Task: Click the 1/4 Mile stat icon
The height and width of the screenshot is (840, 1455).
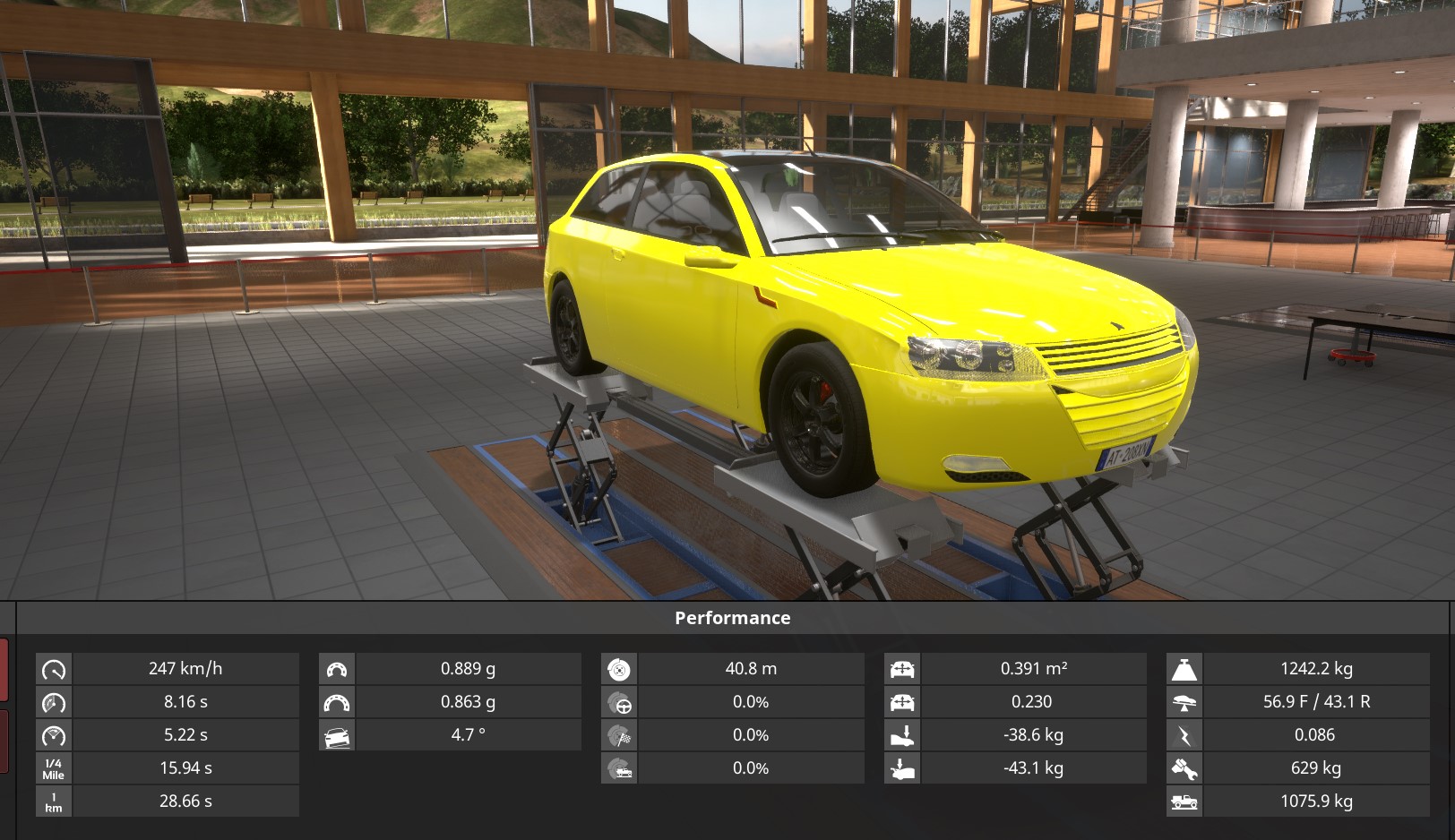Action: pyautogui.click(x=54, y=768)
